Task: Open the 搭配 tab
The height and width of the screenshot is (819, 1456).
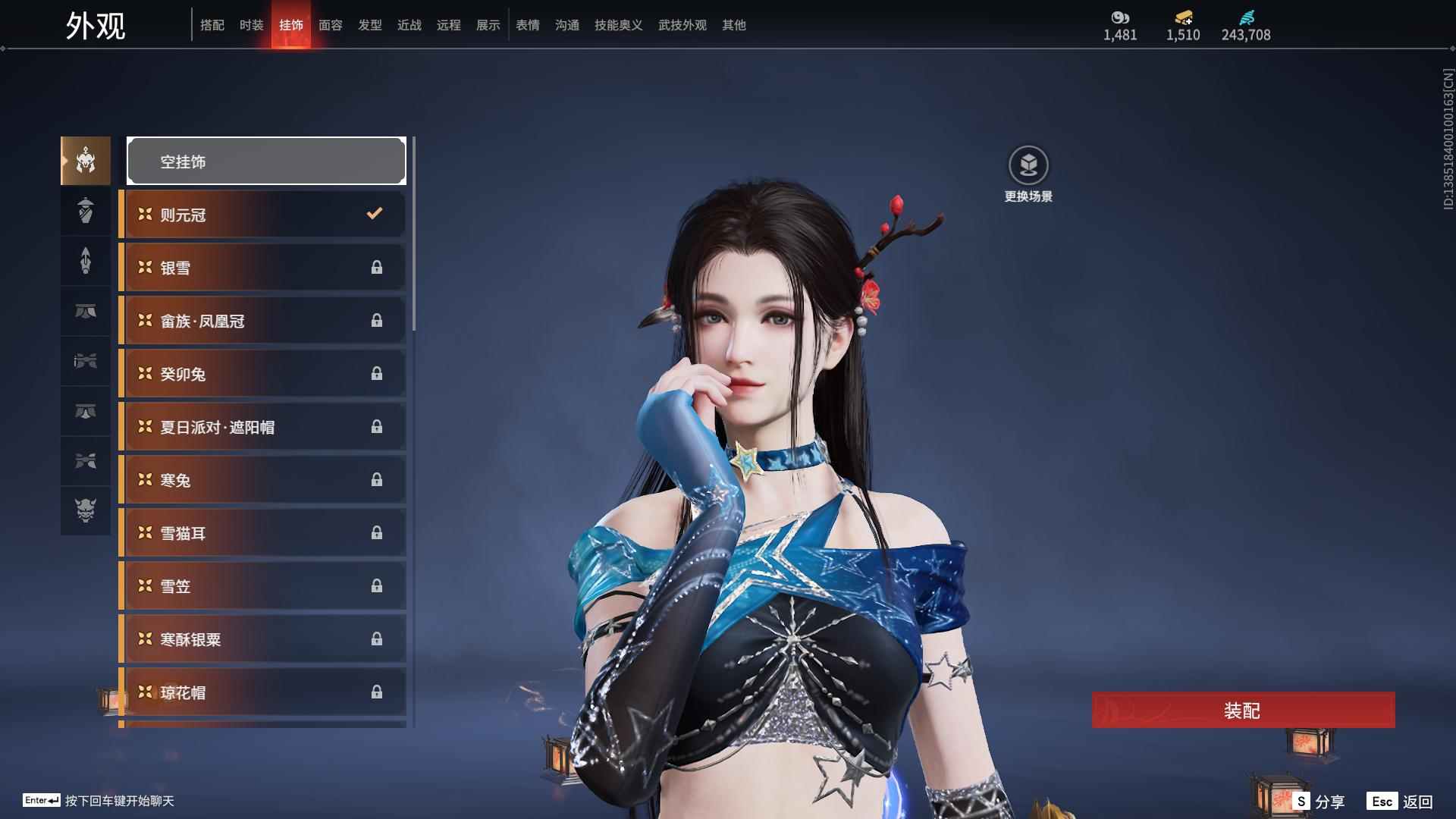Action: pos(212,25)
